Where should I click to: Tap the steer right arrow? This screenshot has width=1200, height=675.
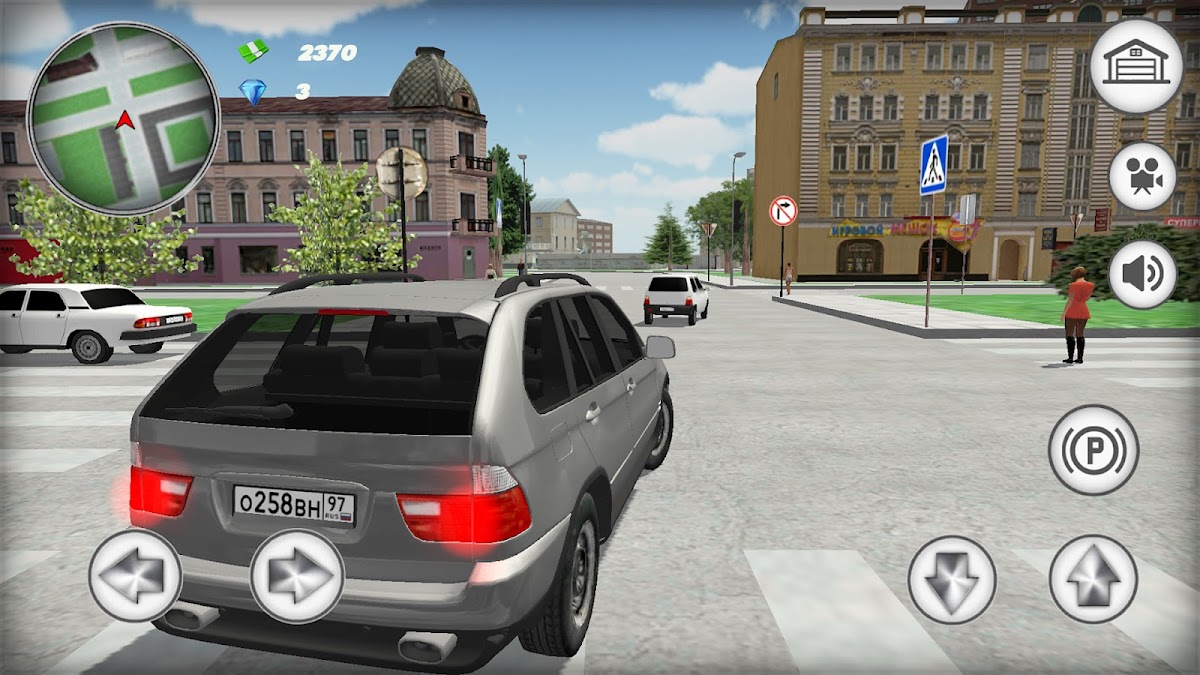pyautogui.click(x=297, y=577)
